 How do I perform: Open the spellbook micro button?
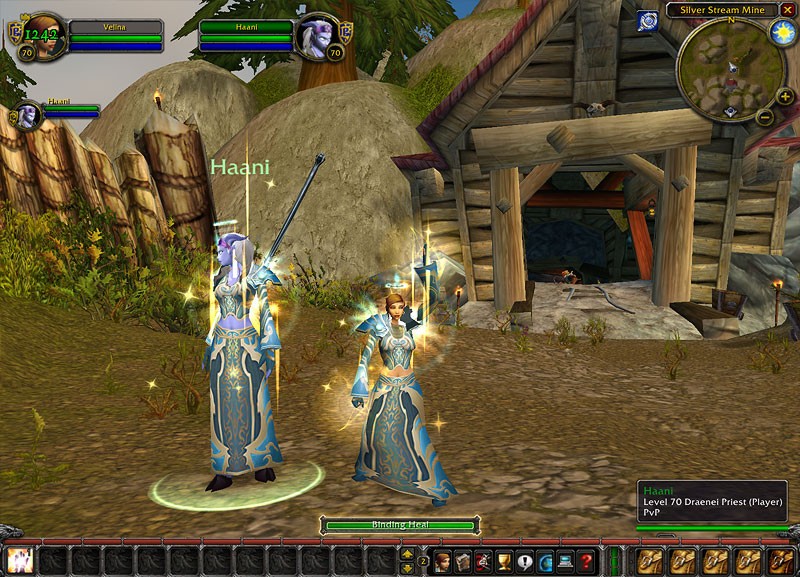click(463, 561)
